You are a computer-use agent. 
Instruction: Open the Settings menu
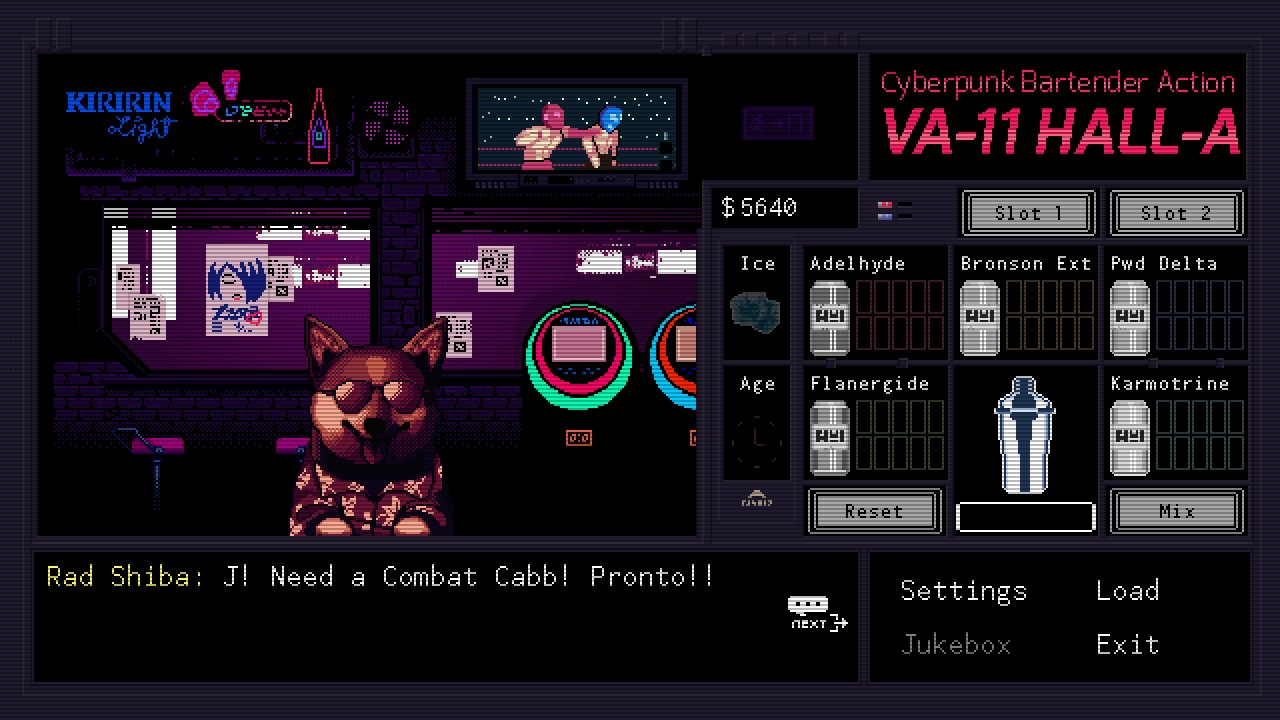click(x=963, y=591)
